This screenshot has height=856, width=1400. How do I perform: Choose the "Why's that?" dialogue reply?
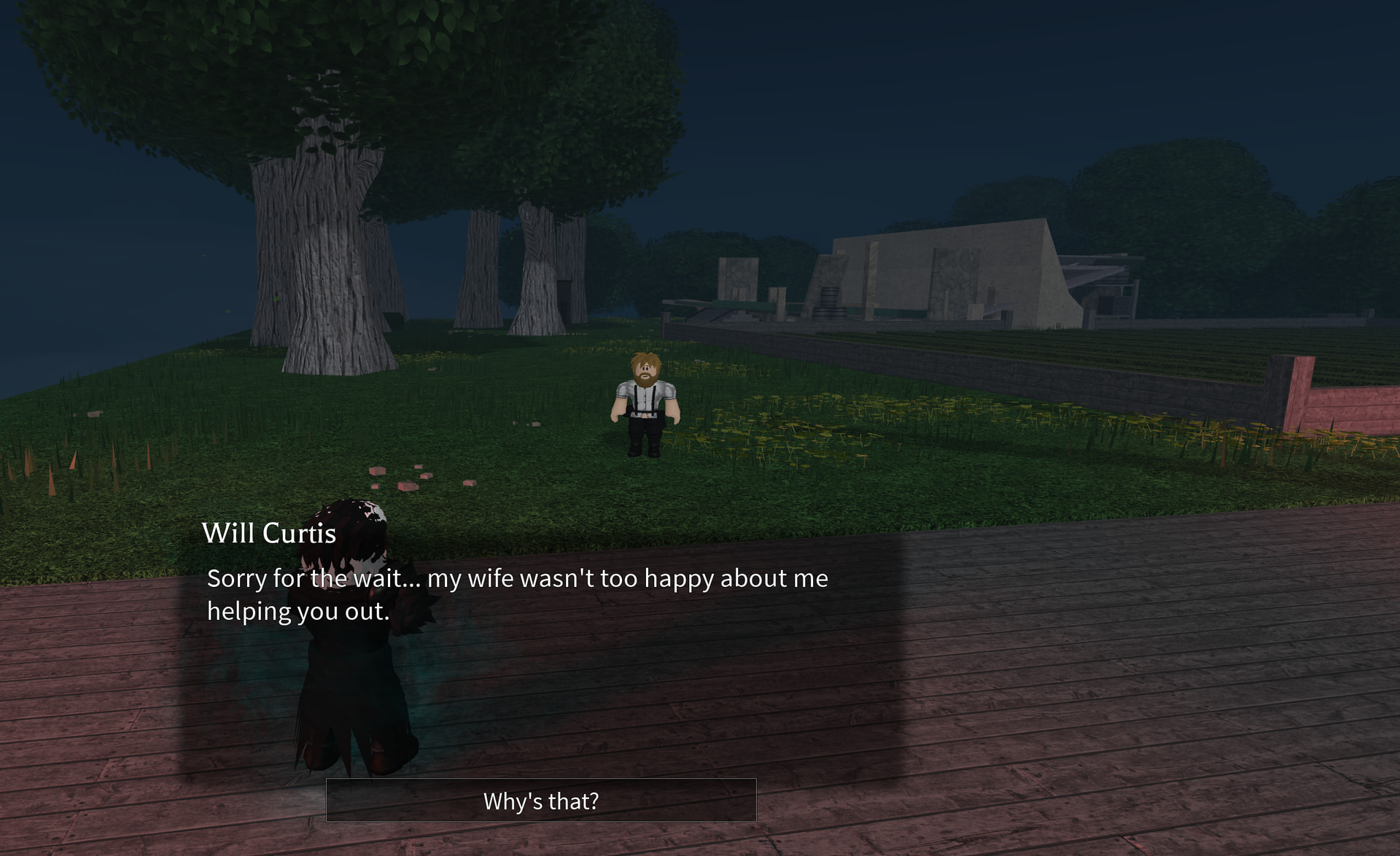coord(540,801)
